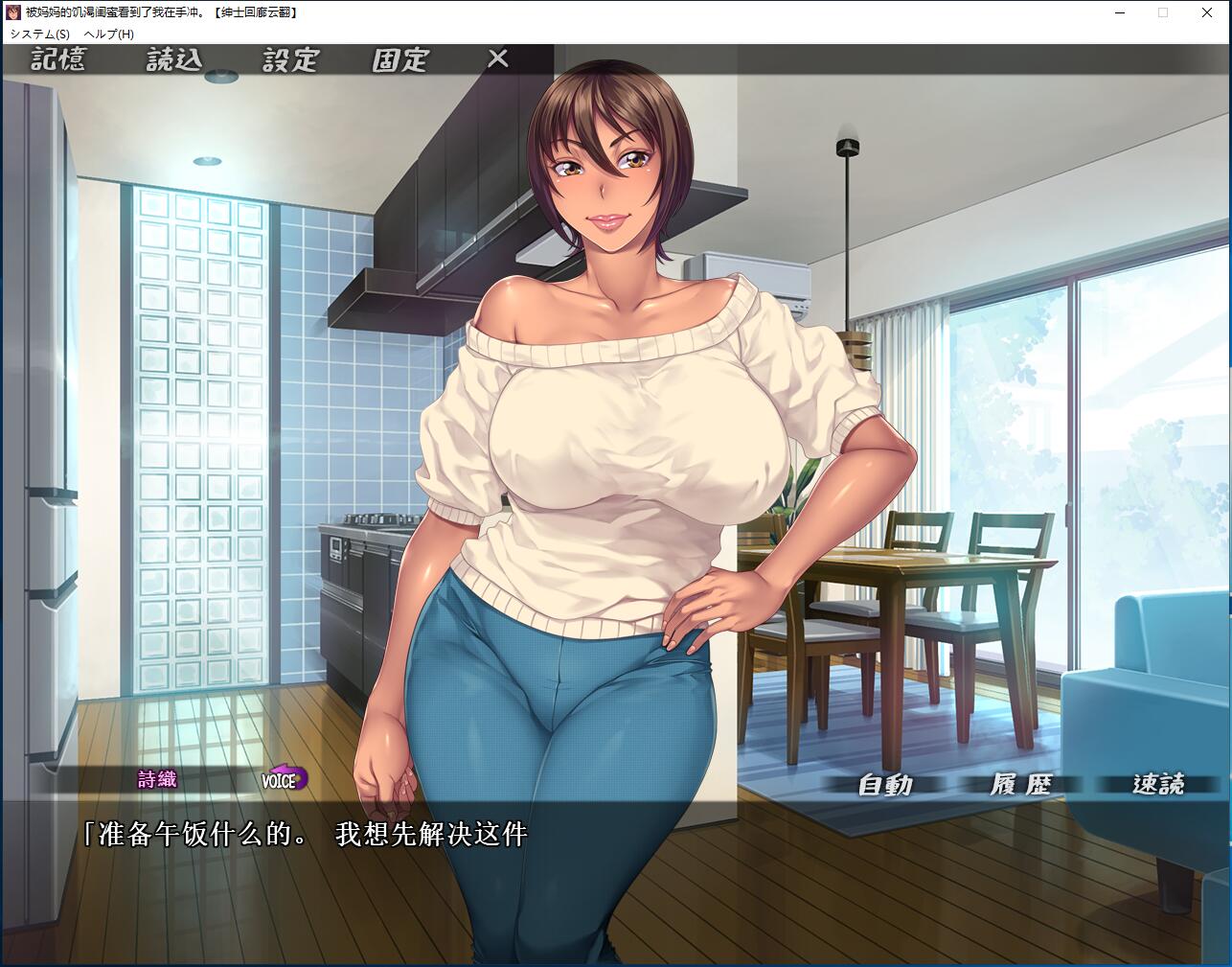This screenshot has width=1232, height=967.
Task: Open the 読込 load menu
Action: tap(174, 59)
